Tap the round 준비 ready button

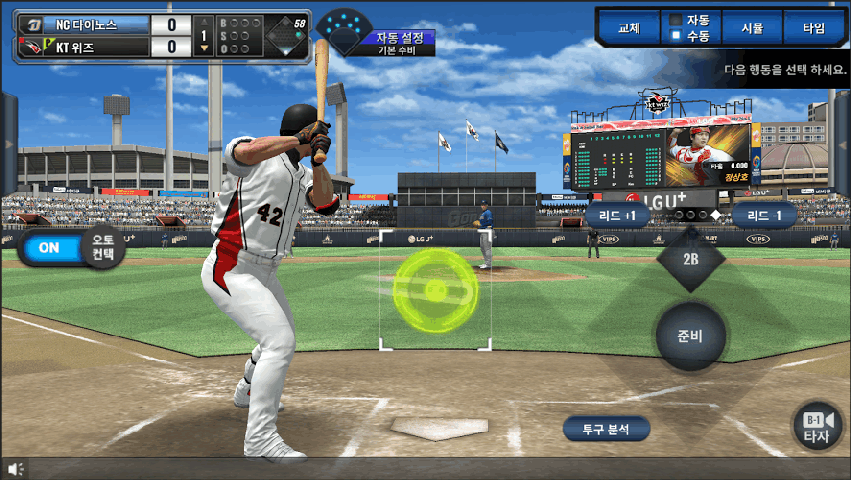point(690,335)
